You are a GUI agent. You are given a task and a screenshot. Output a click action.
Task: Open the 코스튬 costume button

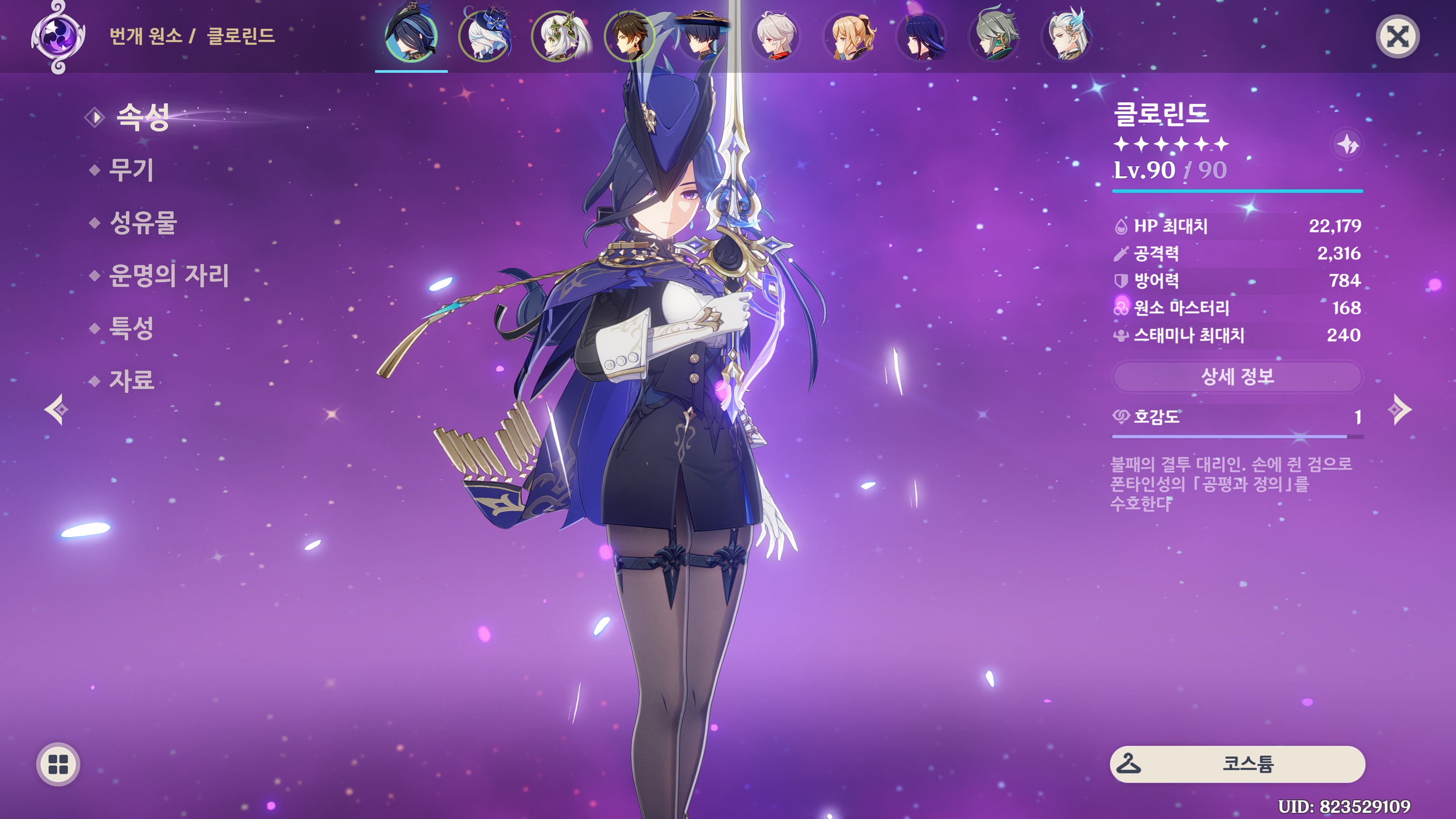(1237, 764)
